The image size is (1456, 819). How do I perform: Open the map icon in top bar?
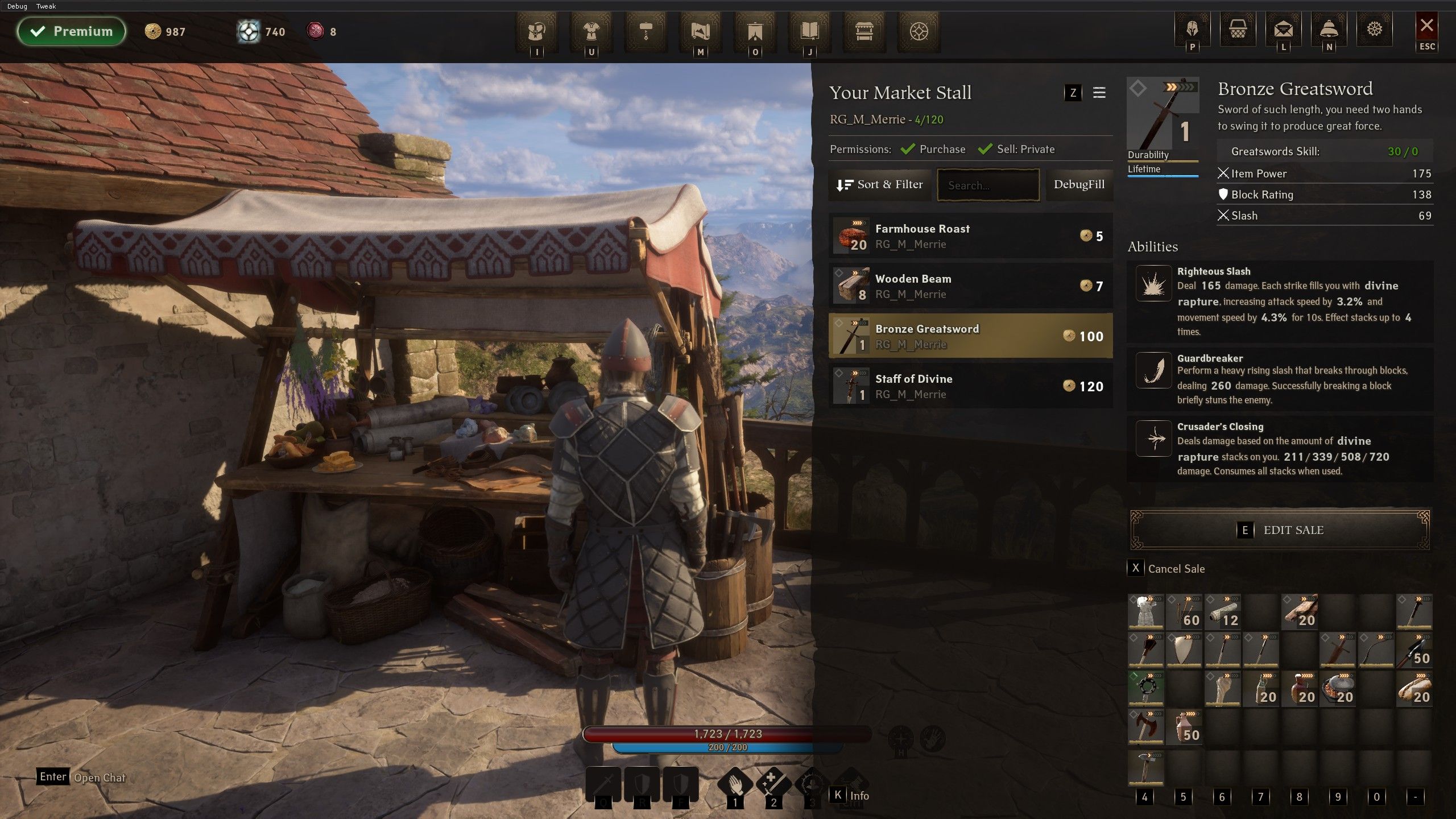pos(700,31)
